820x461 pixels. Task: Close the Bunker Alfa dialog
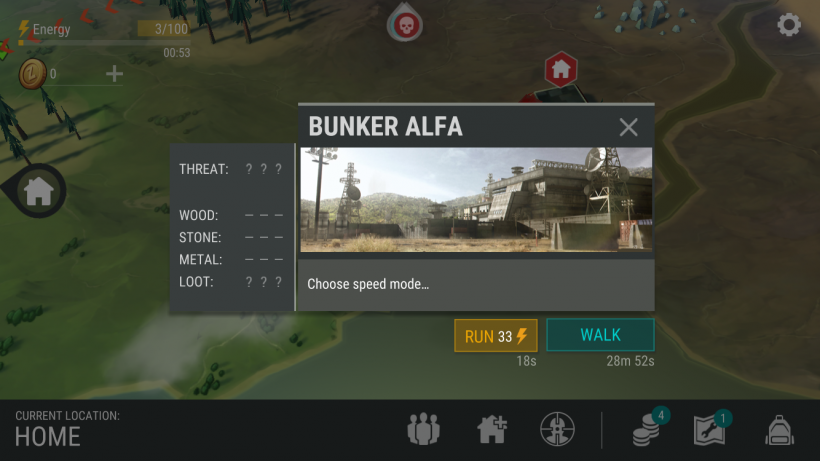pos(628,127)
